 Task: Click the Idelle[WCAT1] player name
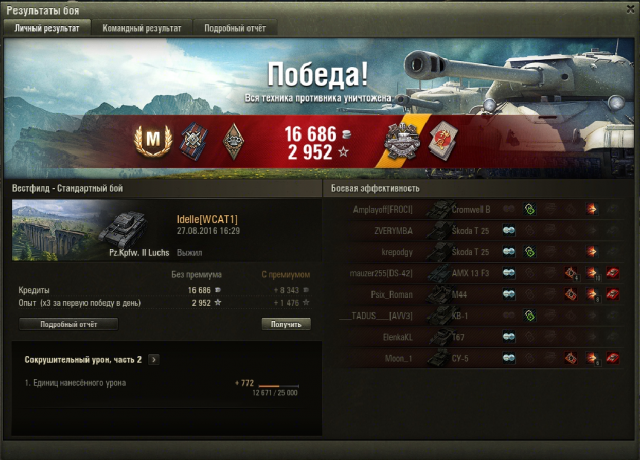pyautogui.click(x=207, y=219)
